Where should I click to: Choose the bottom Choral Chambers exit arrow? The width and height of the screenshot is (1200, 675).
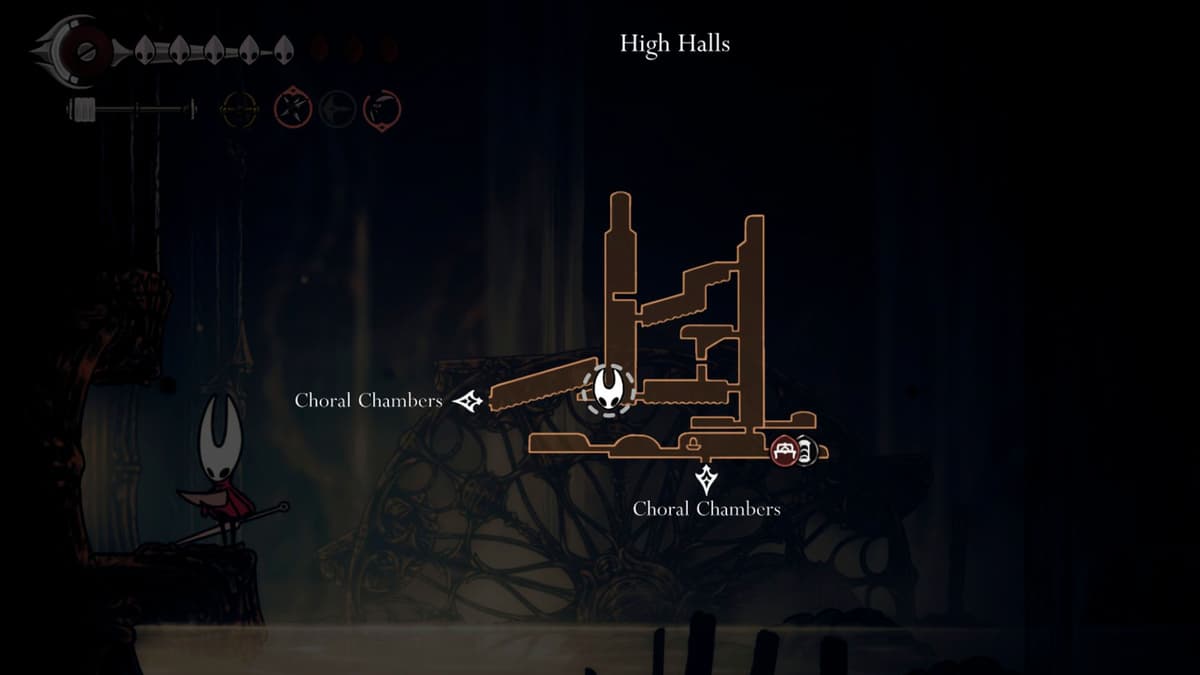coord(707,479)
